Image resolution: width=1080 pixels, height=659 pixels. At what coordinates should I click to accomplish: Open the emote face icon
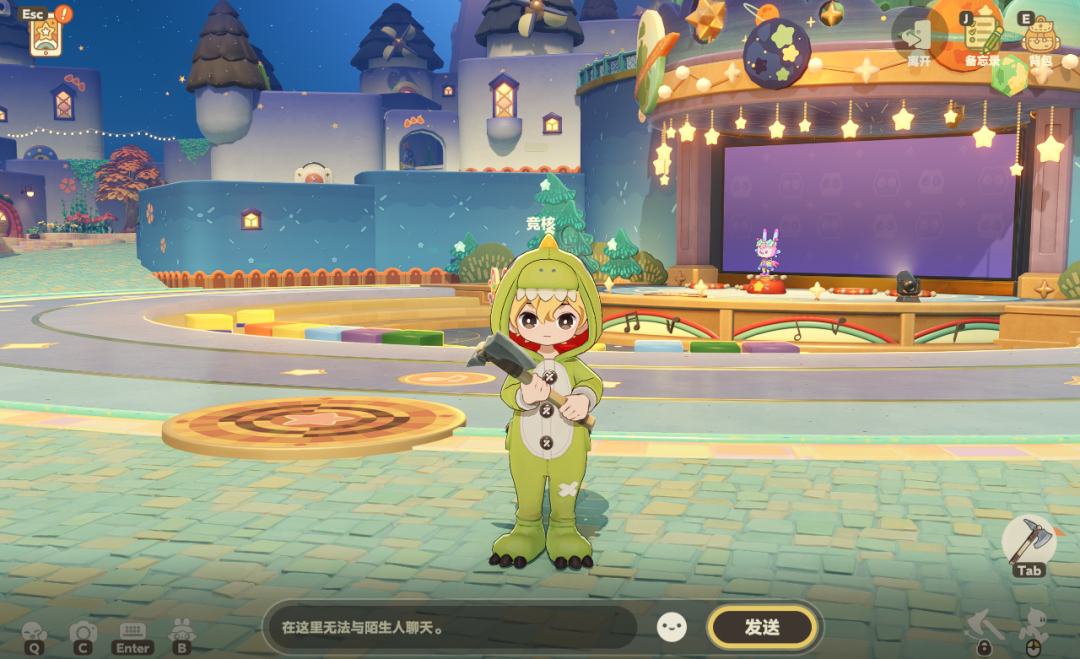click(35, 634)
